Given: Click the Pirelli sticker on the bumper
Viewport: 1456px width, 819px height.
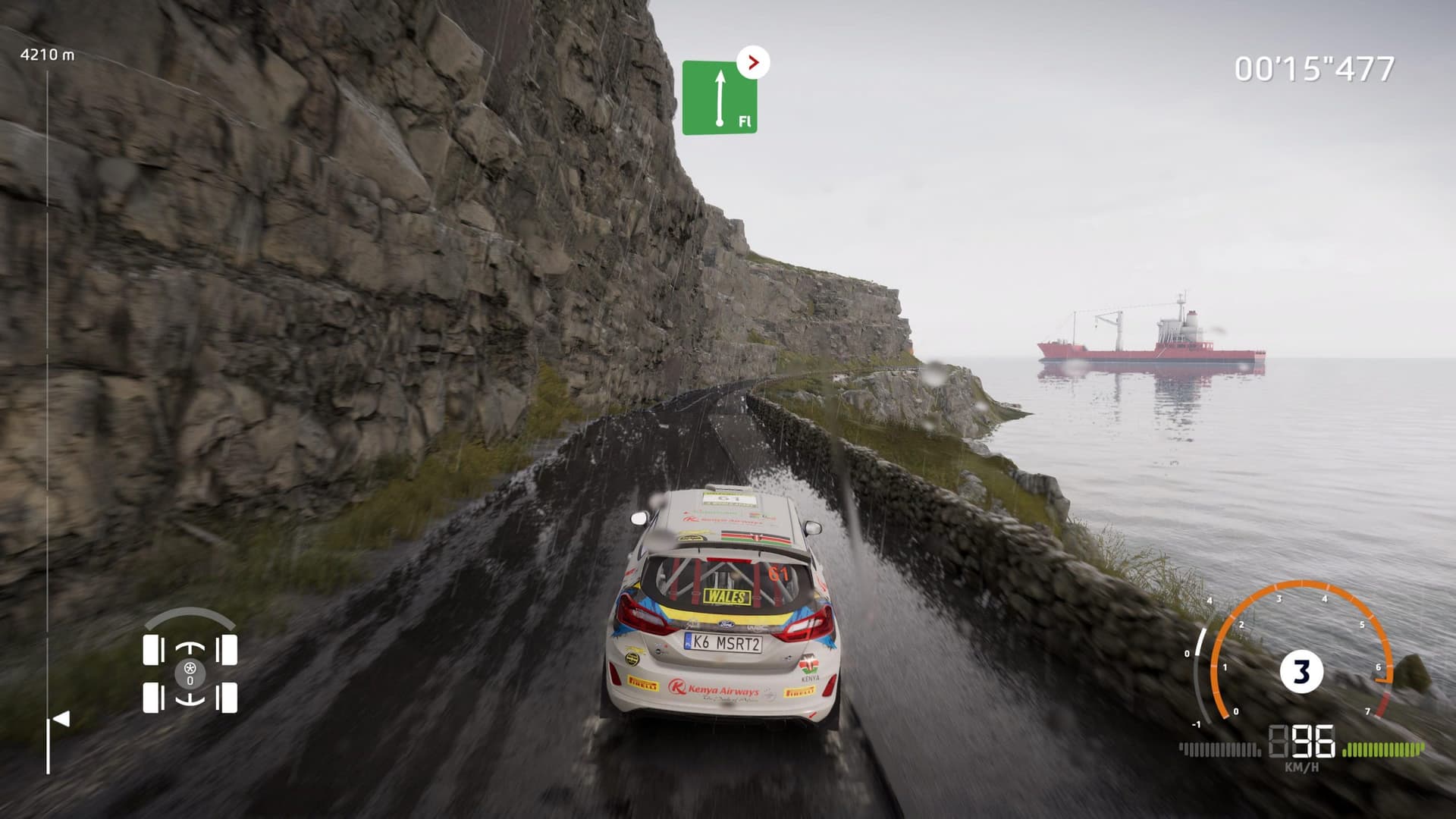Looking at the screenshot, I should (x=642, y=683).
